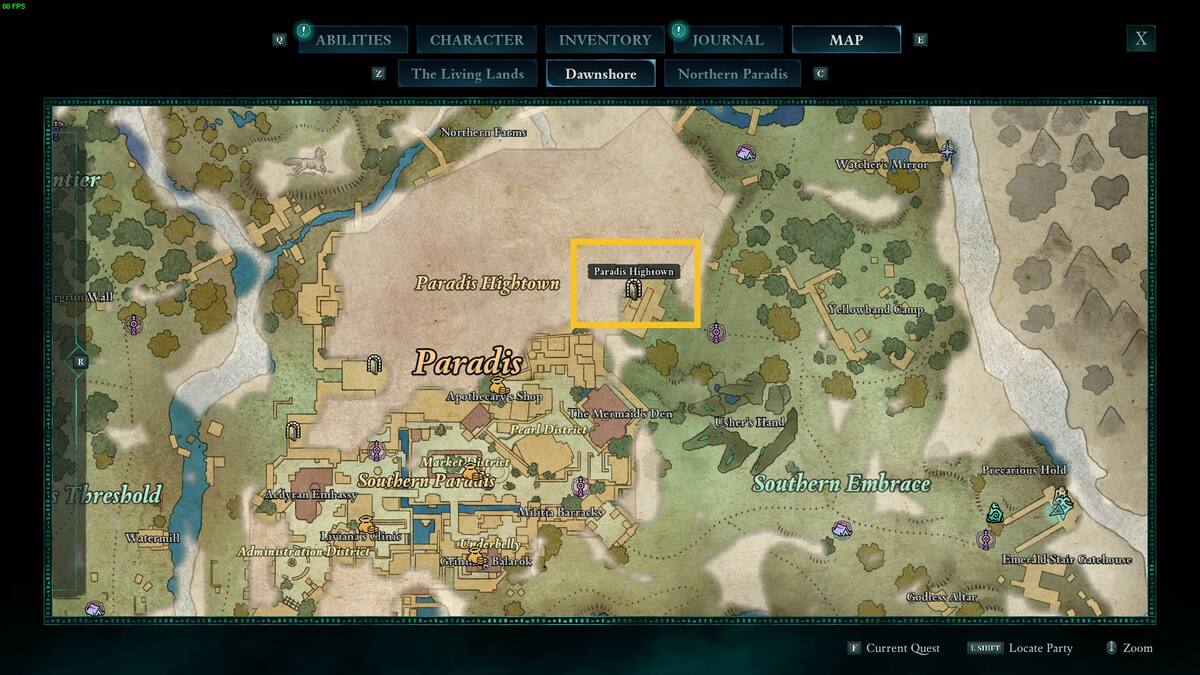
Task: View the Northern Paradis map
Action: pos(732,74)
